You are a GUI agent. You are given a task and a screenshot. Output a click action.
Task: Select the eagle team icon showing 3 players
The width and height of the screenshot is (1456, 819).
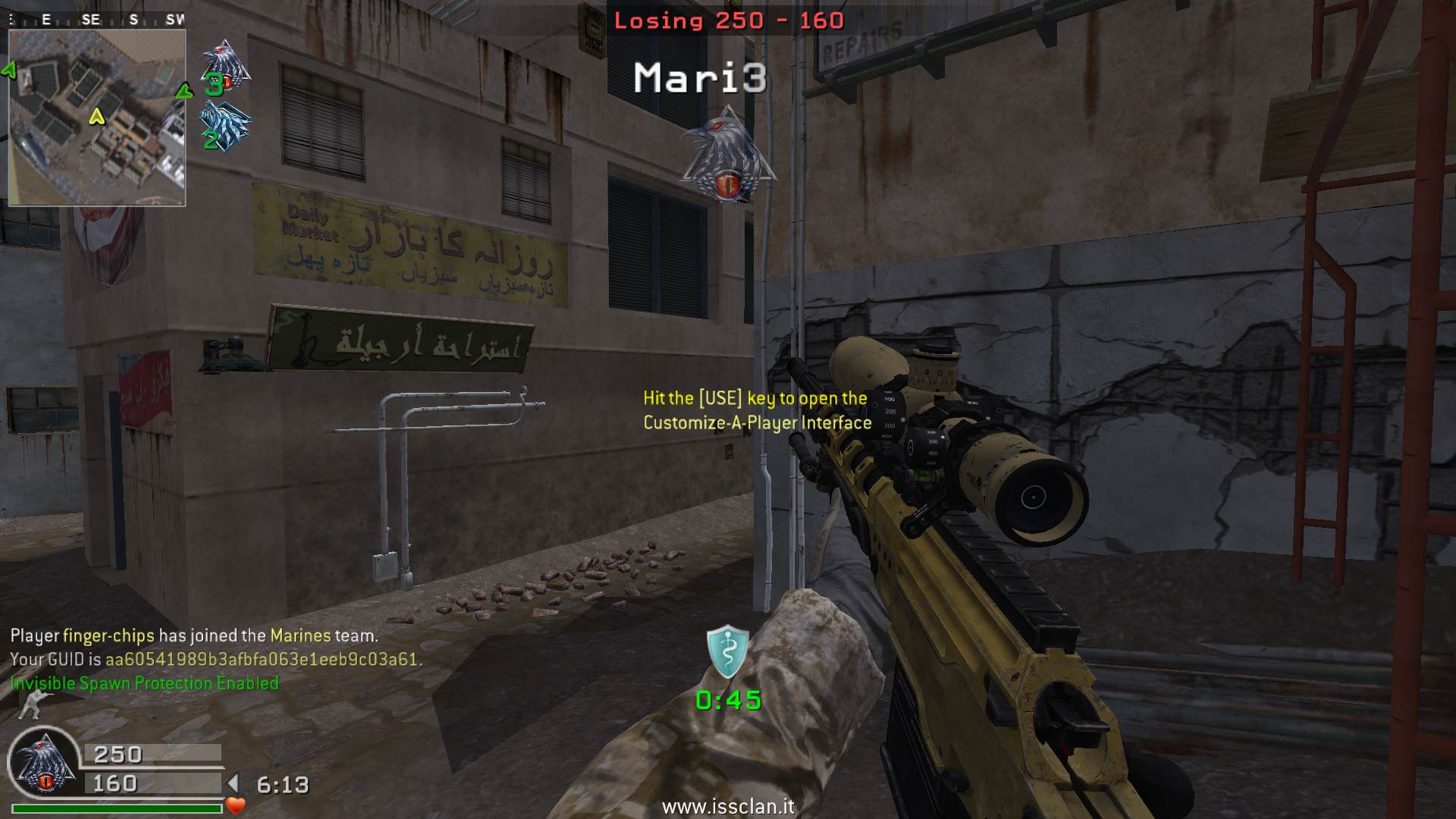pyautogui.click(x=224, y=67)
